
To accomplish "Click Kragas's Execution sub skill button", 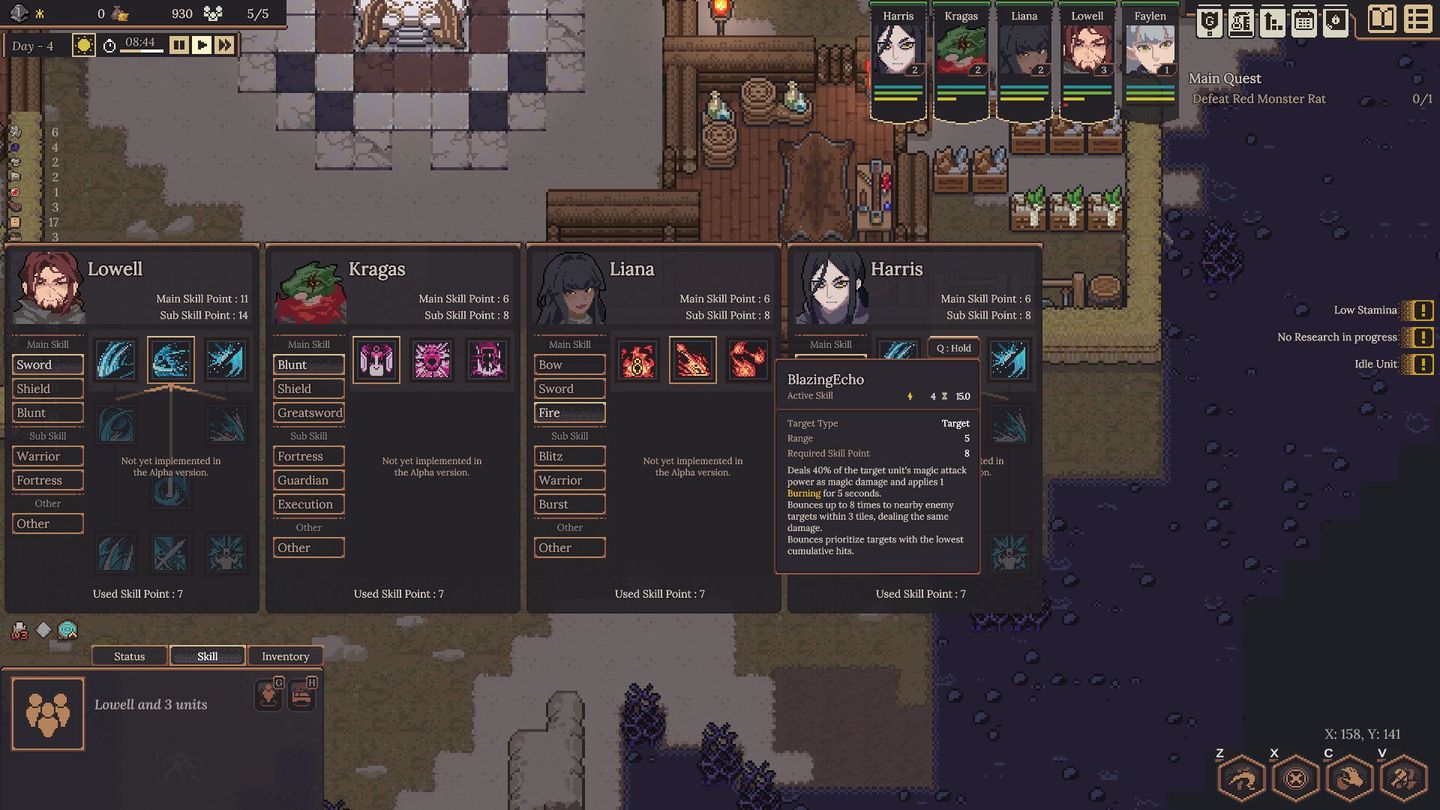I will click(308, 504).
